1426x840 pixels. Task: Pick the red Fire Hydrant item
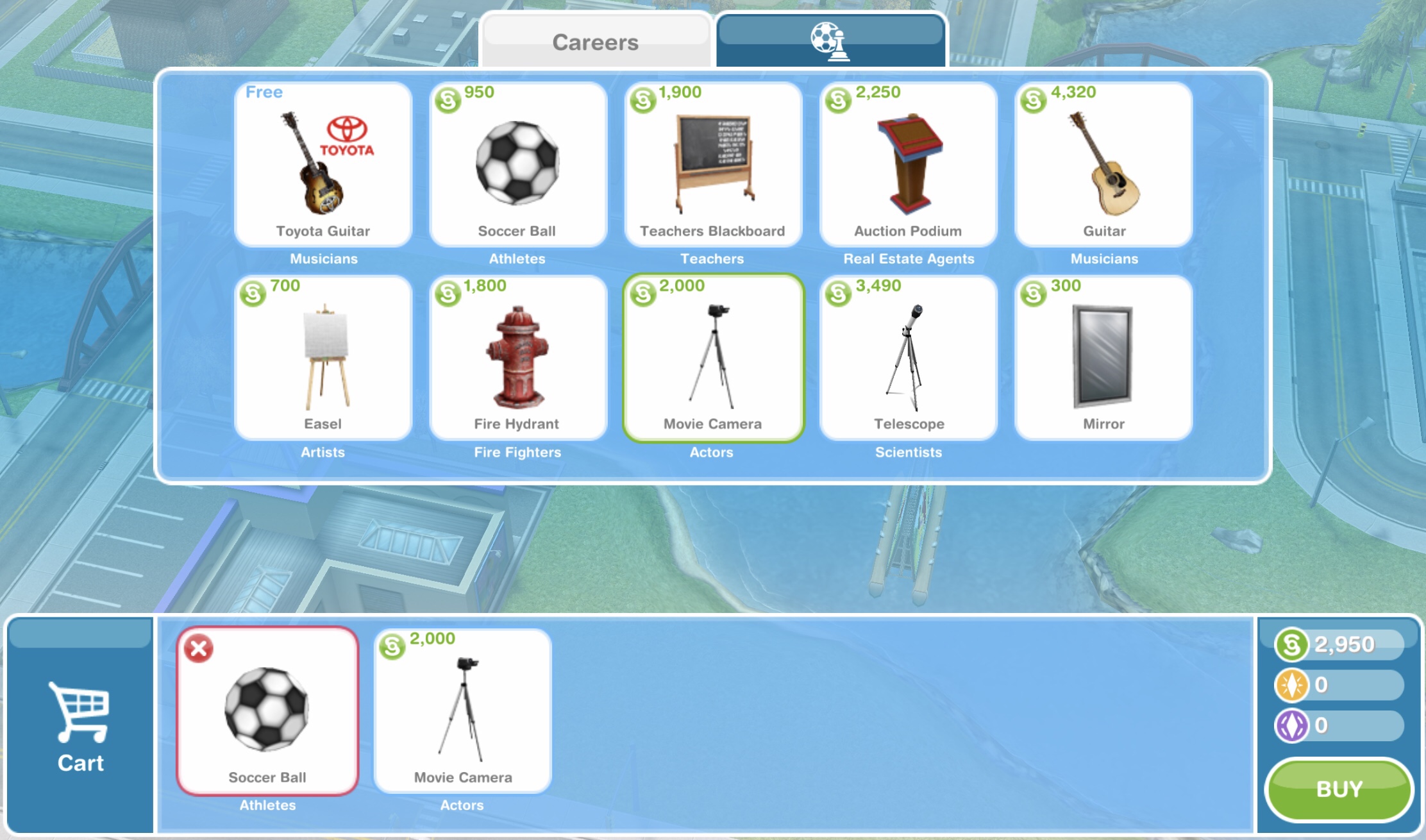[517, 358]
